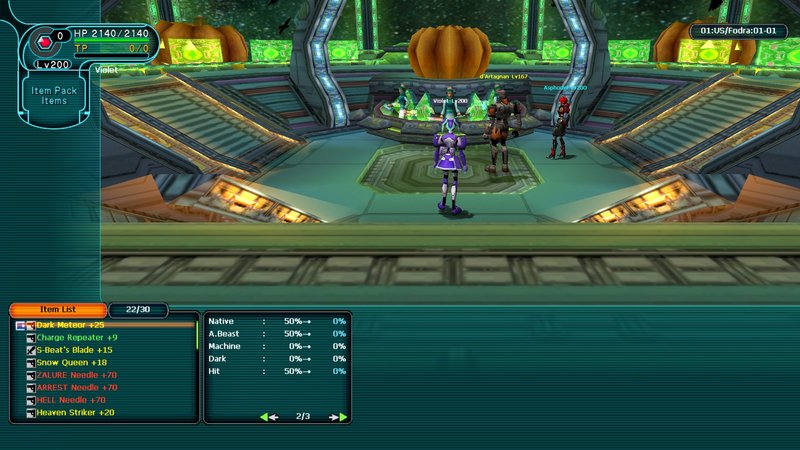Pick Snow Queen +18 from the list

point(71,362)
